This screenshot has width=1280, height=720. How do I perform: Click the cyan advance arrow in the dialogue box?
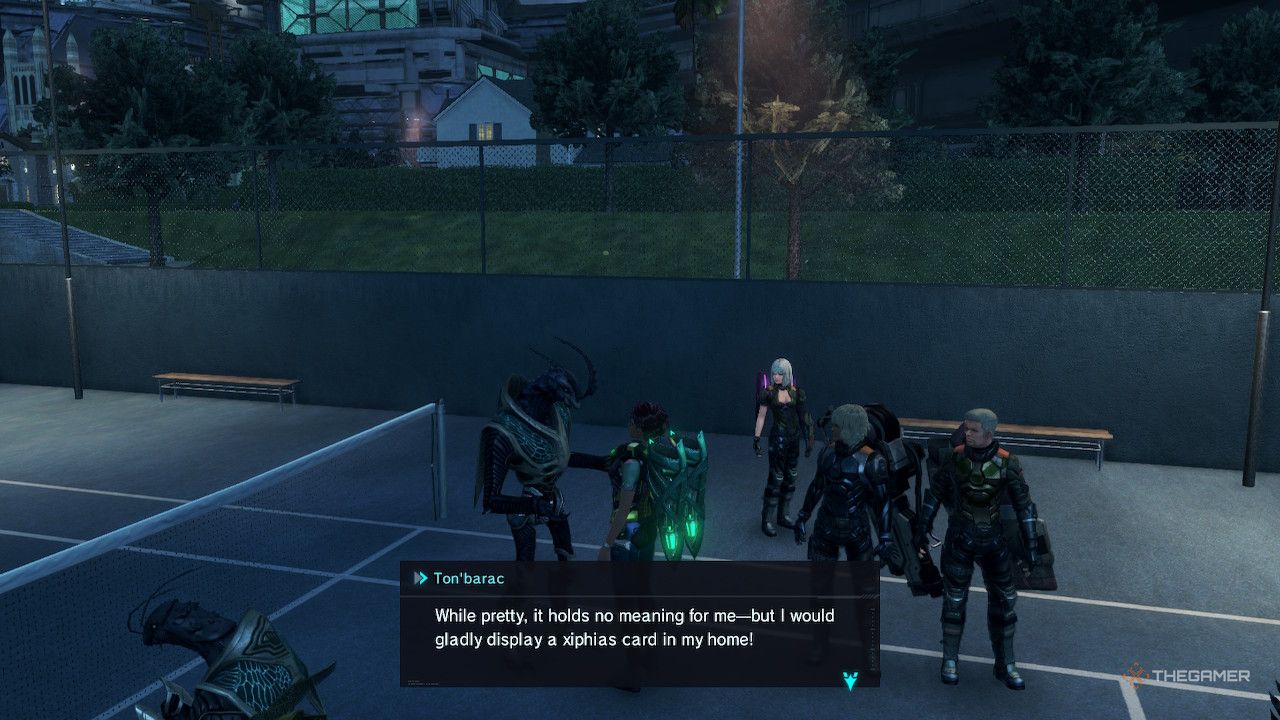point(849,682)
